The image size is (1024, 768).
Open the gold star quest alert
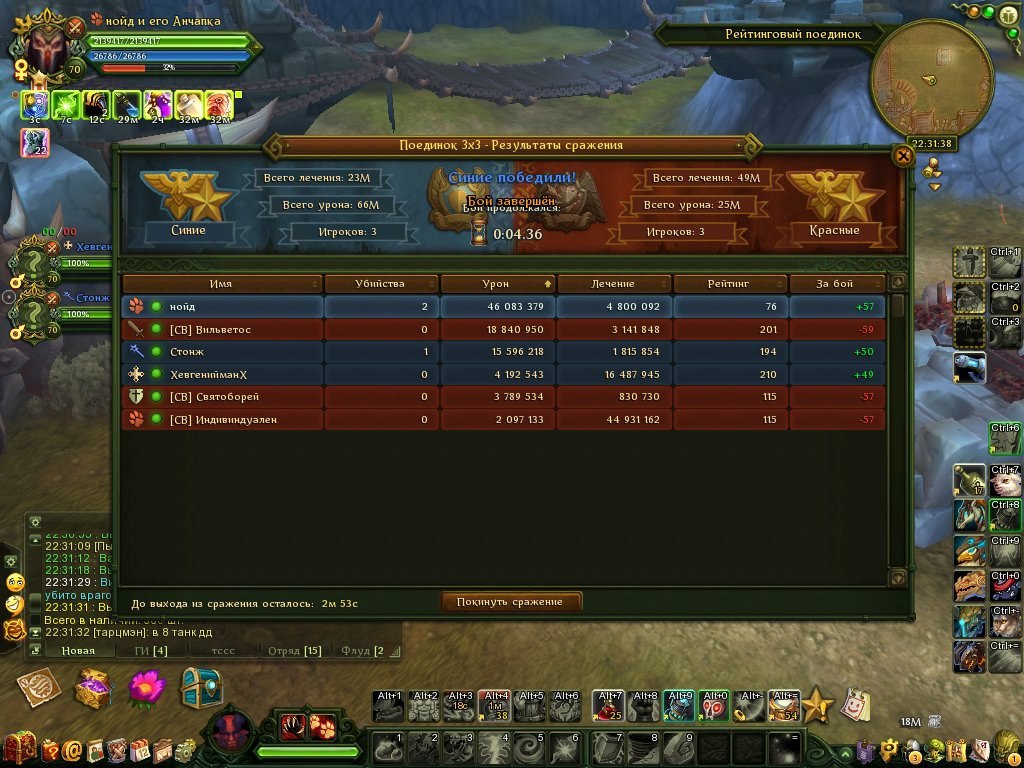pyautogui.click(x=817, y=705)
